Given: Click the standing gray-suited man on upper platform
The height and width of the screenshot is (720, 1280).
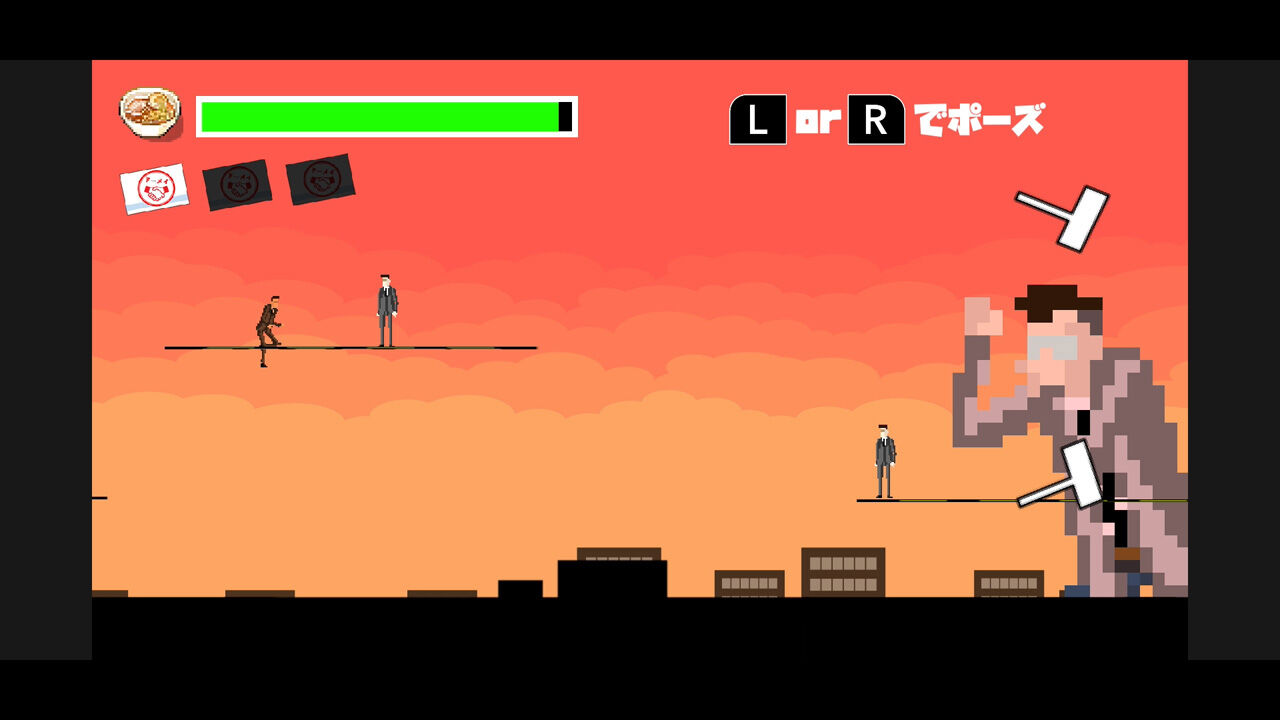Looking at the screenshot, I should (385, 305).
